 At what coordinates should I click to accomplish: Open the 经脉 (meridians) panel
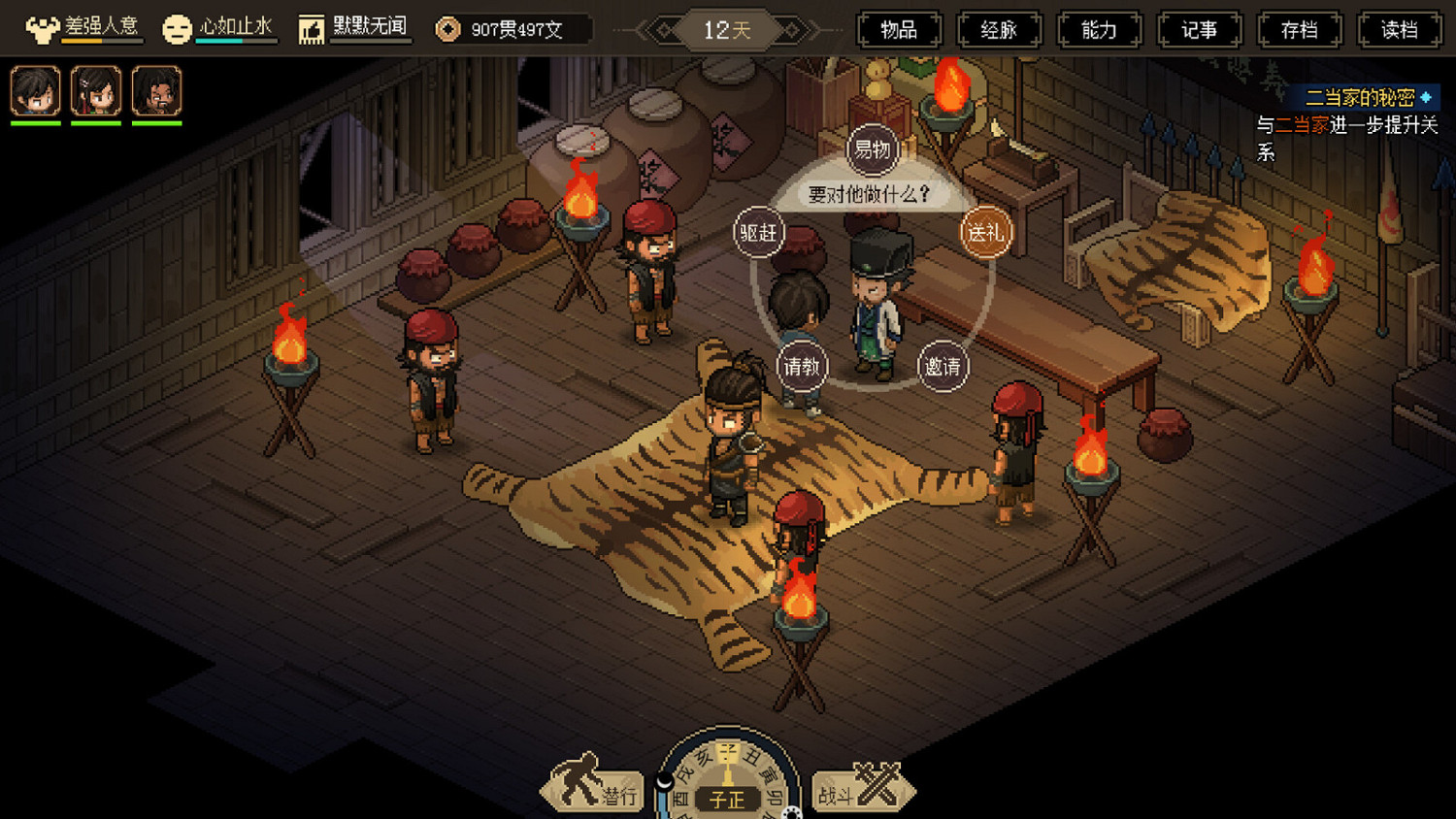pyautogui.click(x=999, y=29)
